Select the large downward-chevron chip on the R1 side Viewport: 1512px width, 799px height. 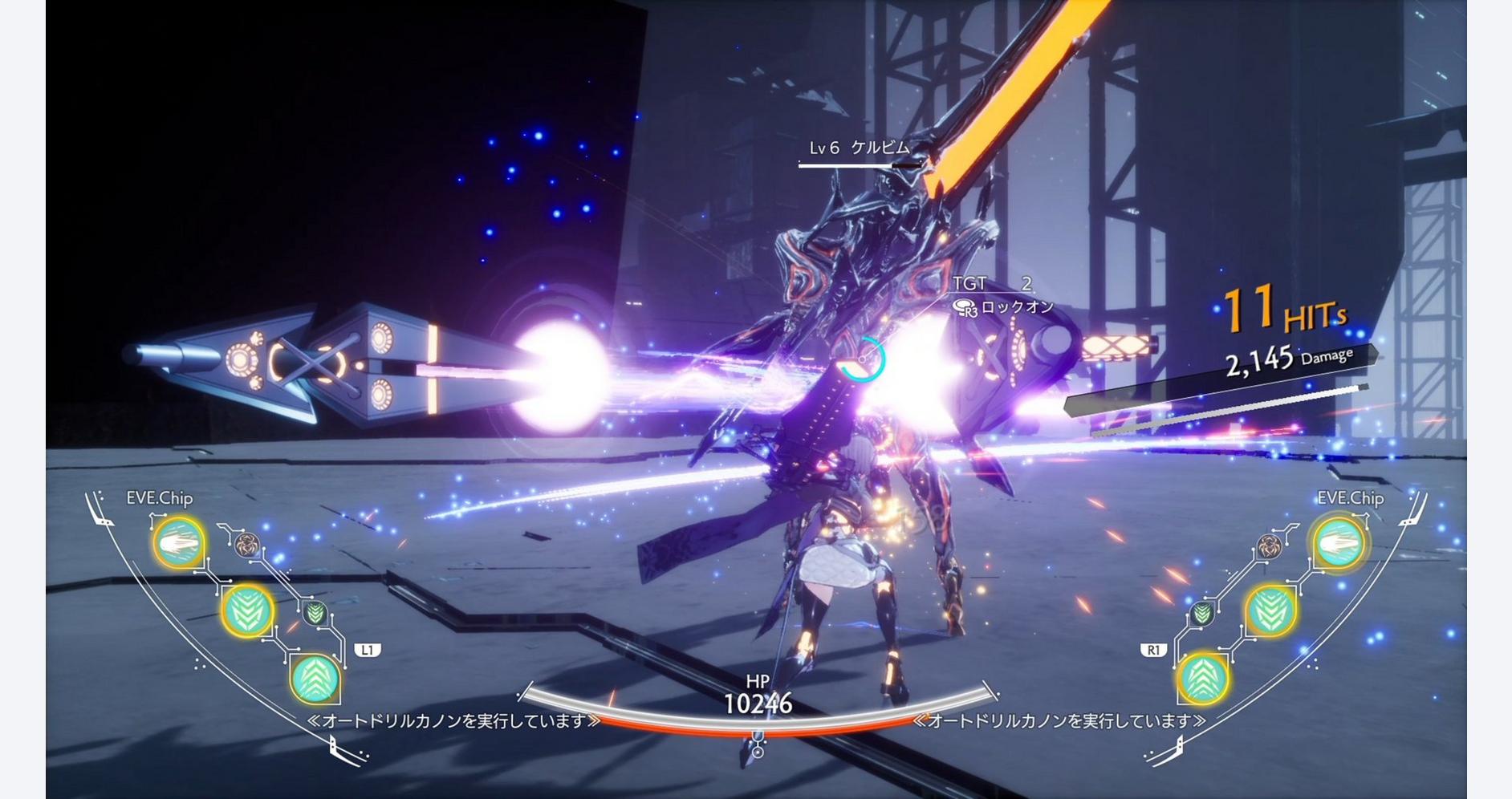tap(1270, 611)
